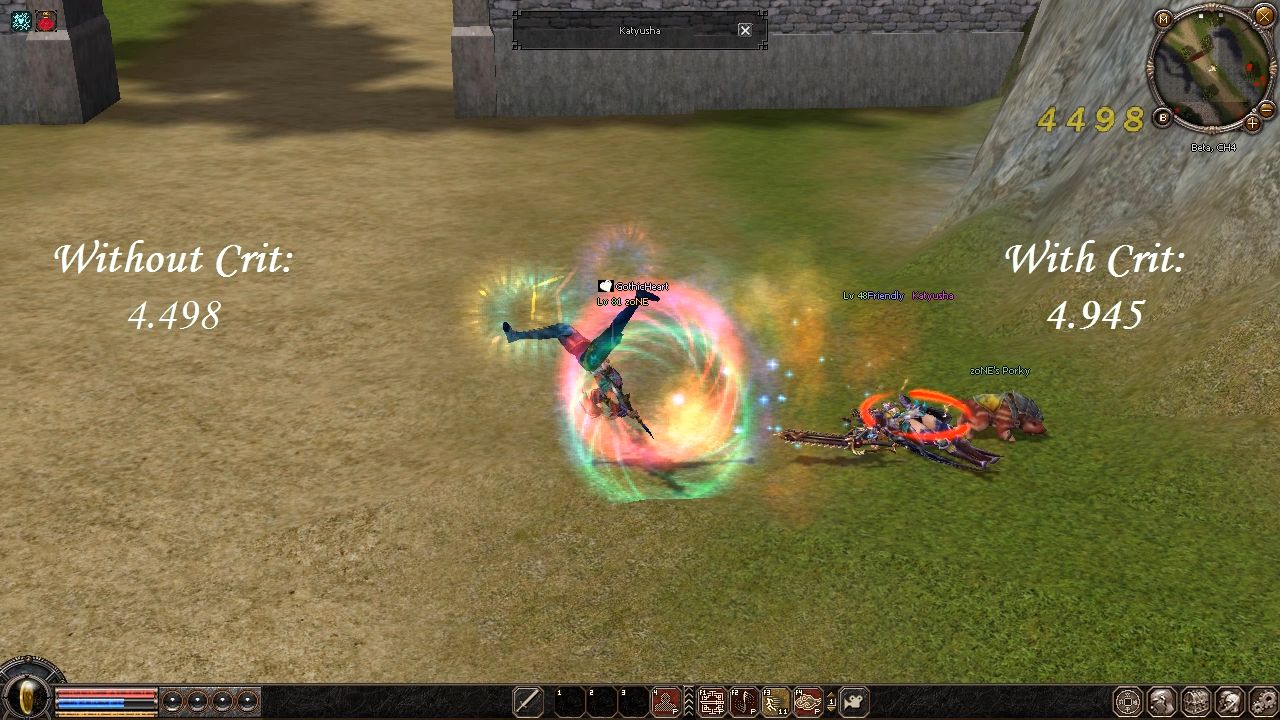Use the red silhouette skill in slot 4
The height and width of the screenshot is (720, 1280).
point(666,701)
